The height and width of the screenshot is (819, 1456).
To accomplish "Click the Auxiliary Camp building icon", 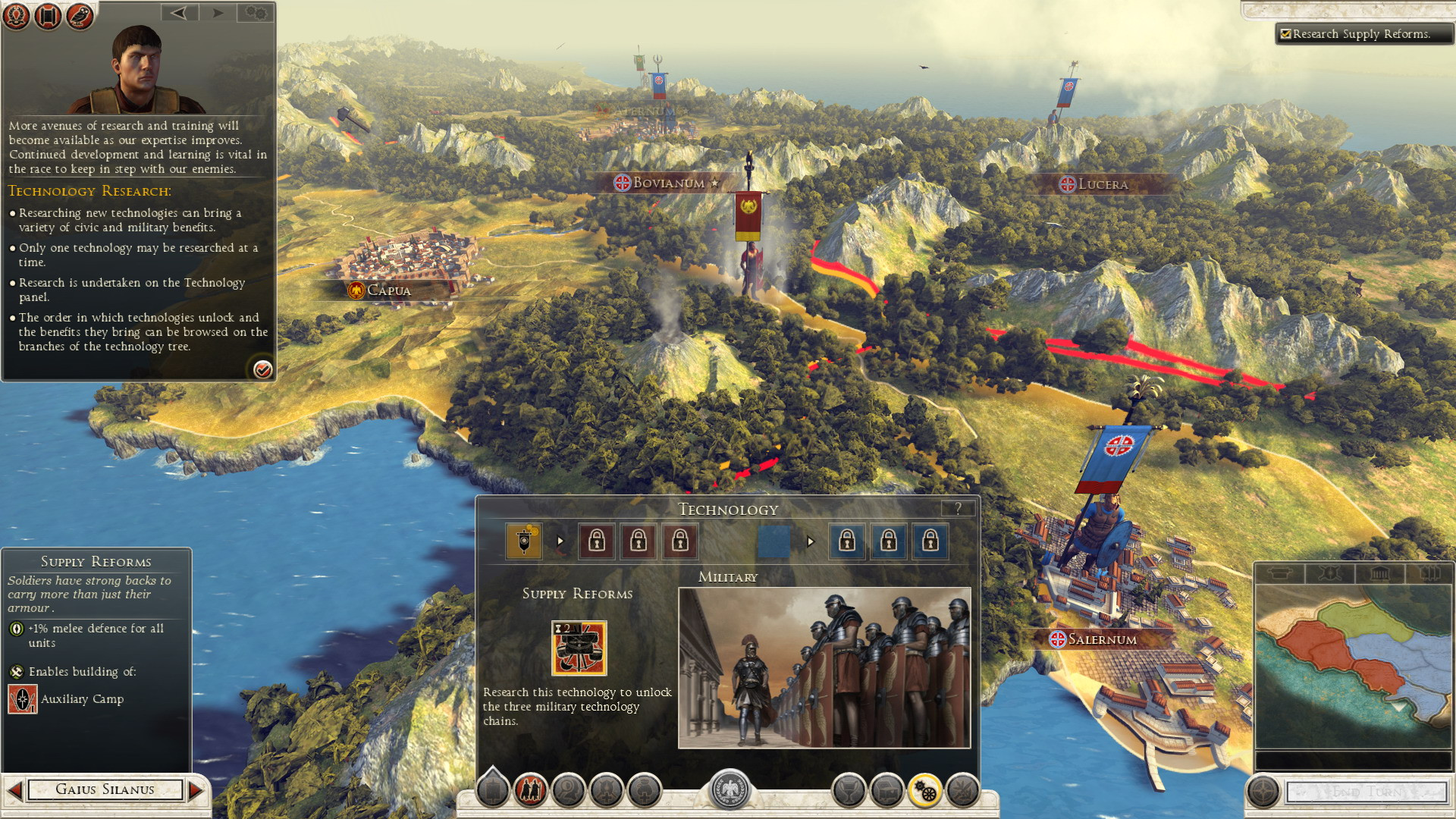I will pyautogui.click(x=22, y=698).
